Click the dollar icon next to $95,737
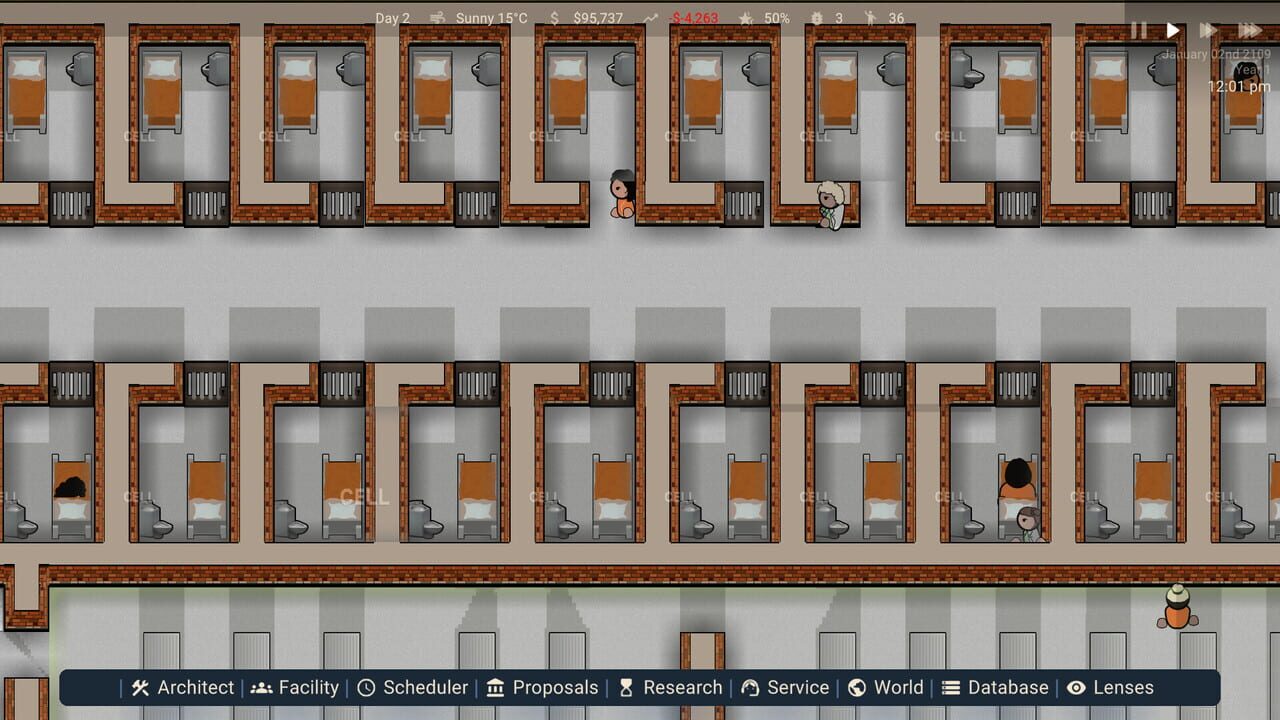Viewport: 1280px width, 720px height. coord(553,17)
